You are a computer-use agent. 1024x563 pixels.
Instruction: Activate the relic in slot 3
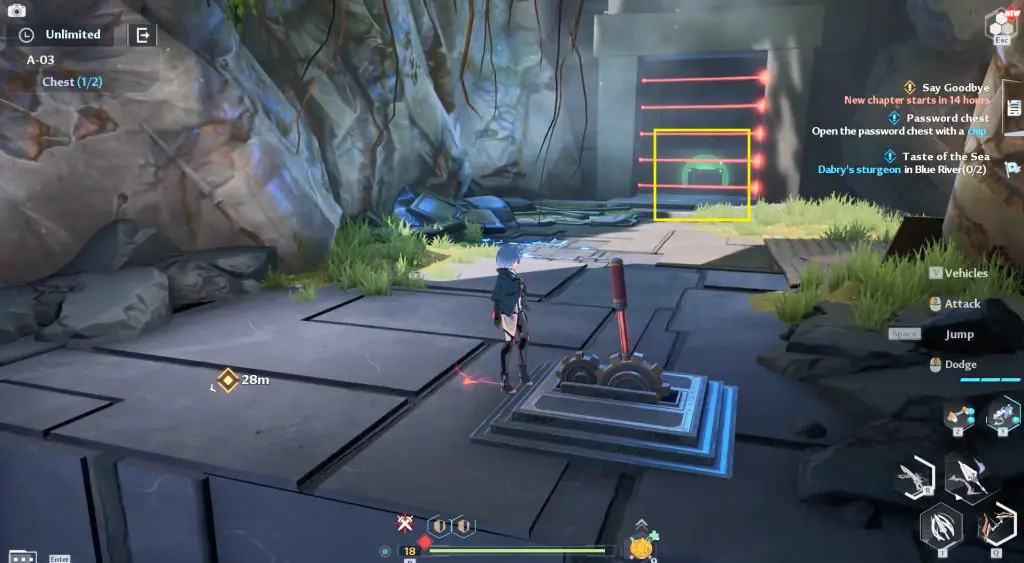(1002, 414)
